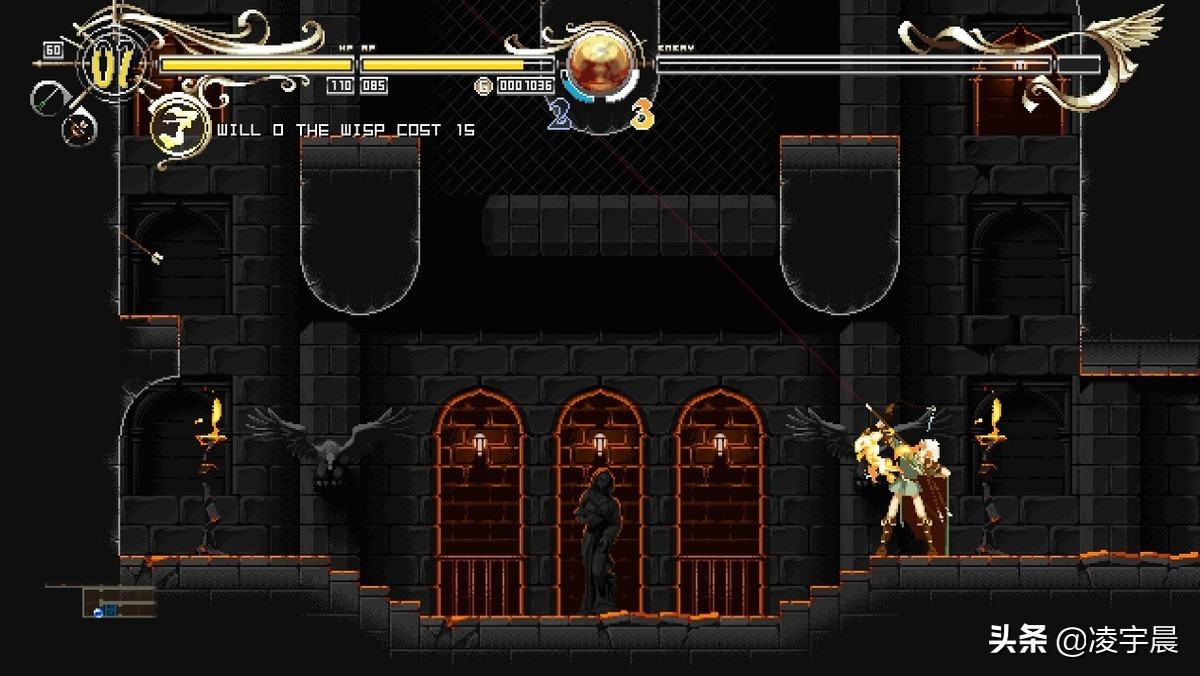The width and height of the screenshot is (1200, 676).
Task: Select the Will O The Wisp spell icon
Action: [x=180, y=129]
